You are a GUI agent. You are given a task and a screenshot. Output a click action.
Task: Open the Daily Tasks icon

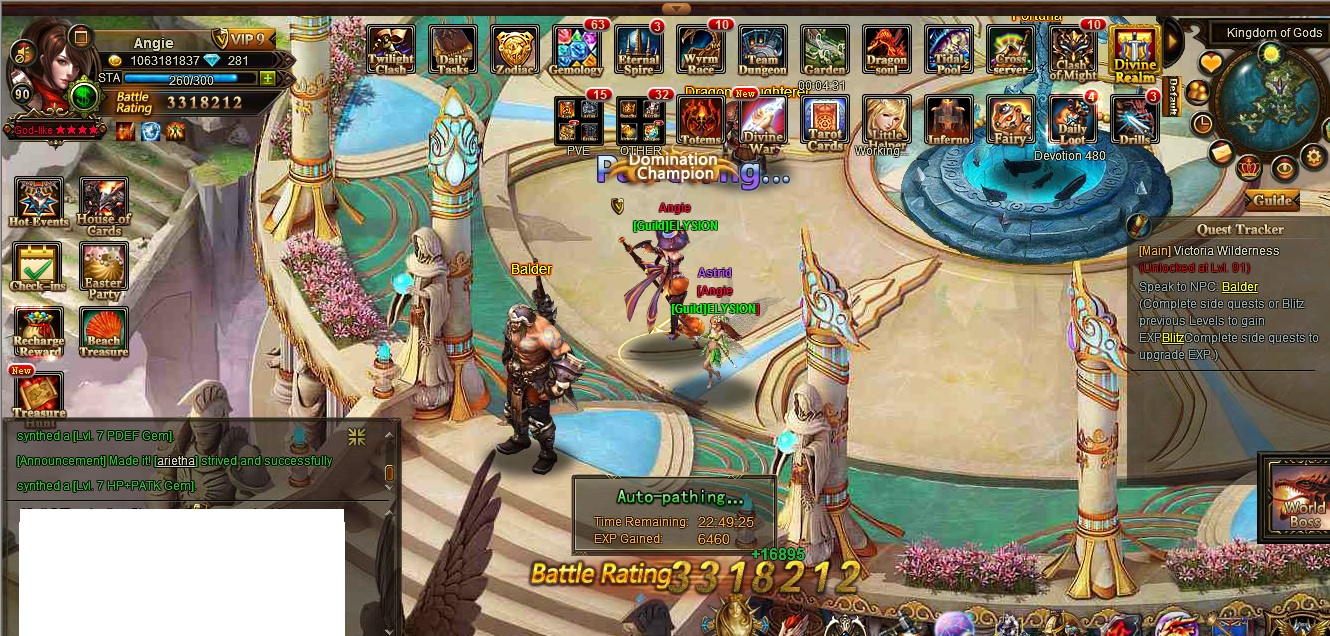point(452,50)
